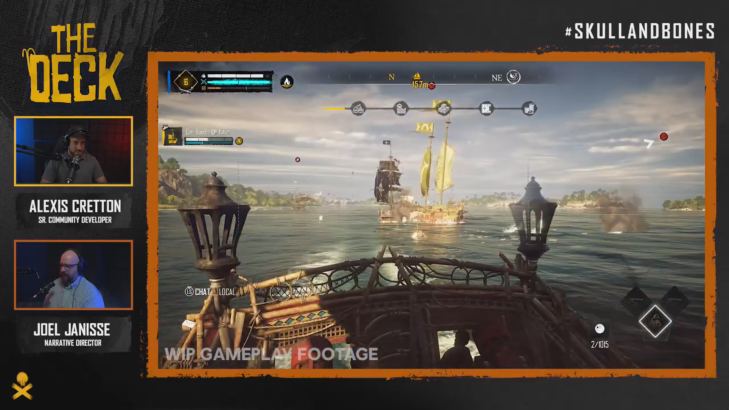729x410 pixels.
Task: Select the last round progress-tracker icon
Action: [529, 108]
